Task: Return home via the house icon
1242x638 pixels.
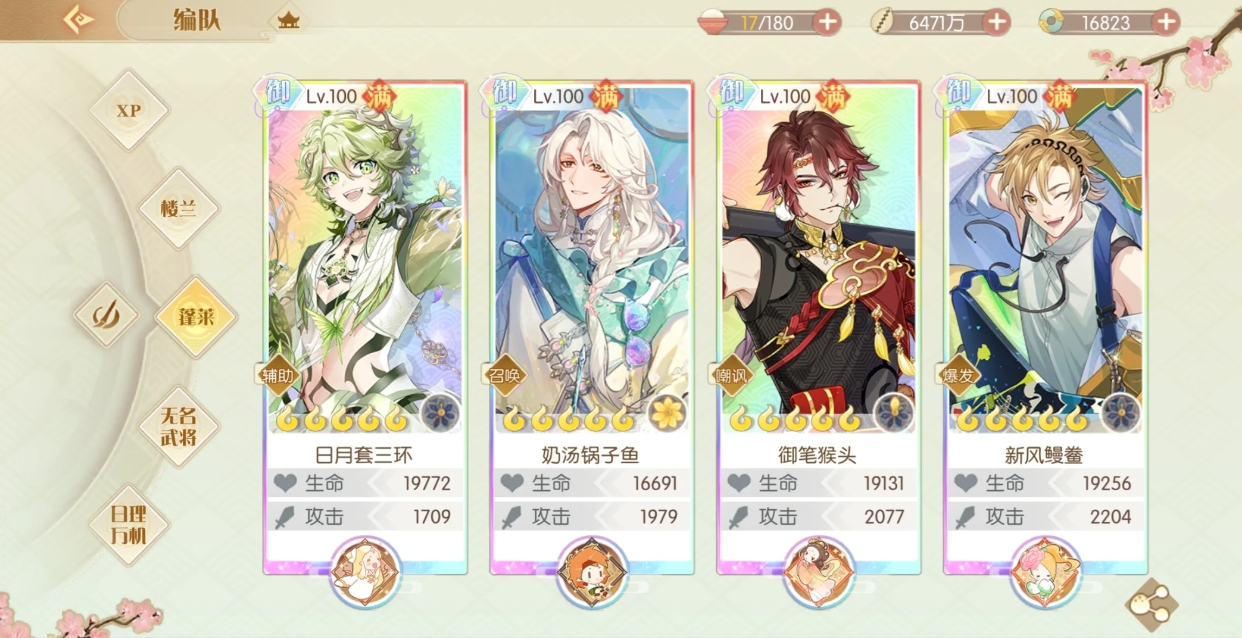Action: (288, 20)
